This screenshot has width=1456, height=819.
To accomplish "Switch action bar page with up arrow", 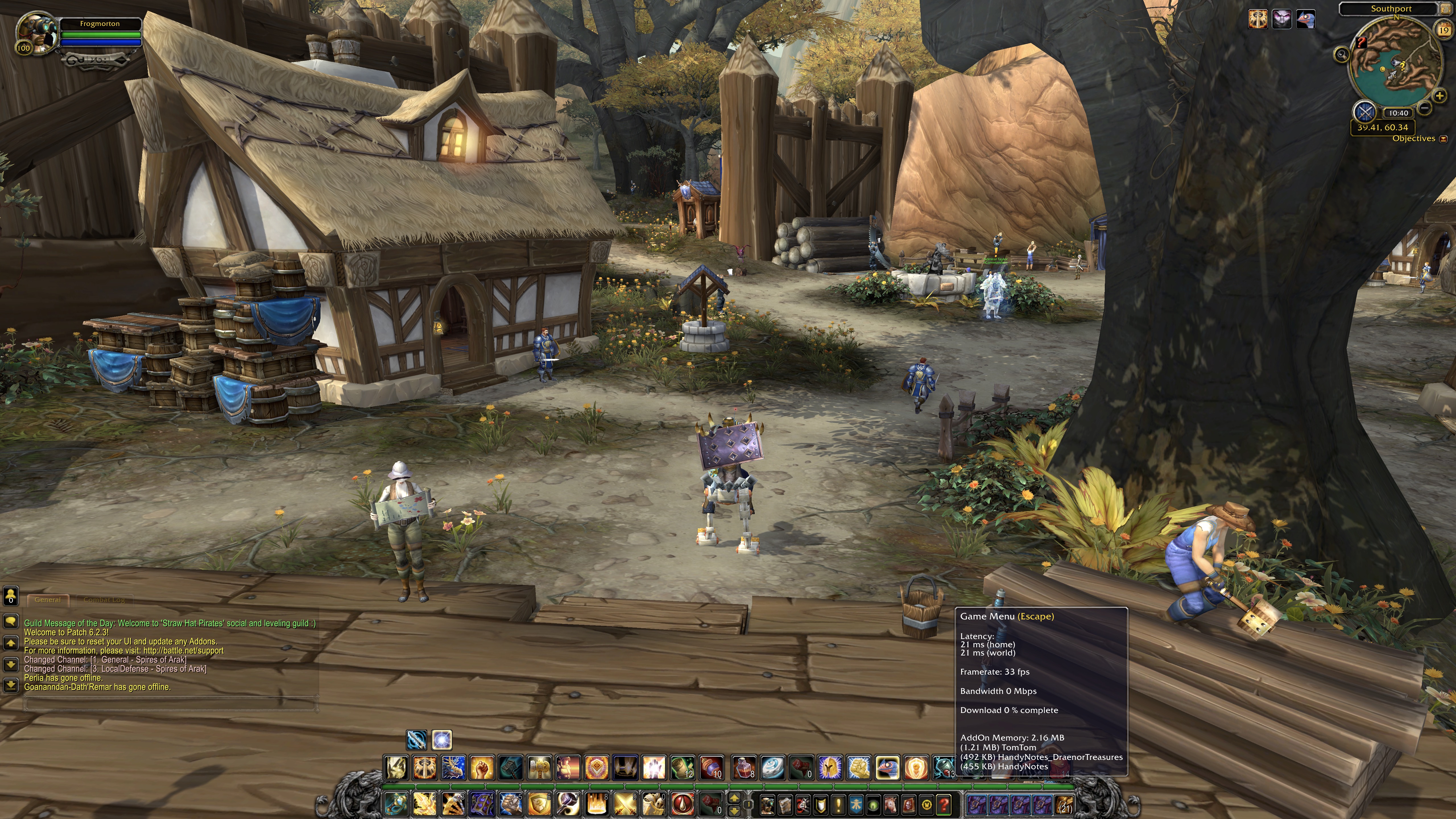I will [x=734, y=798].
